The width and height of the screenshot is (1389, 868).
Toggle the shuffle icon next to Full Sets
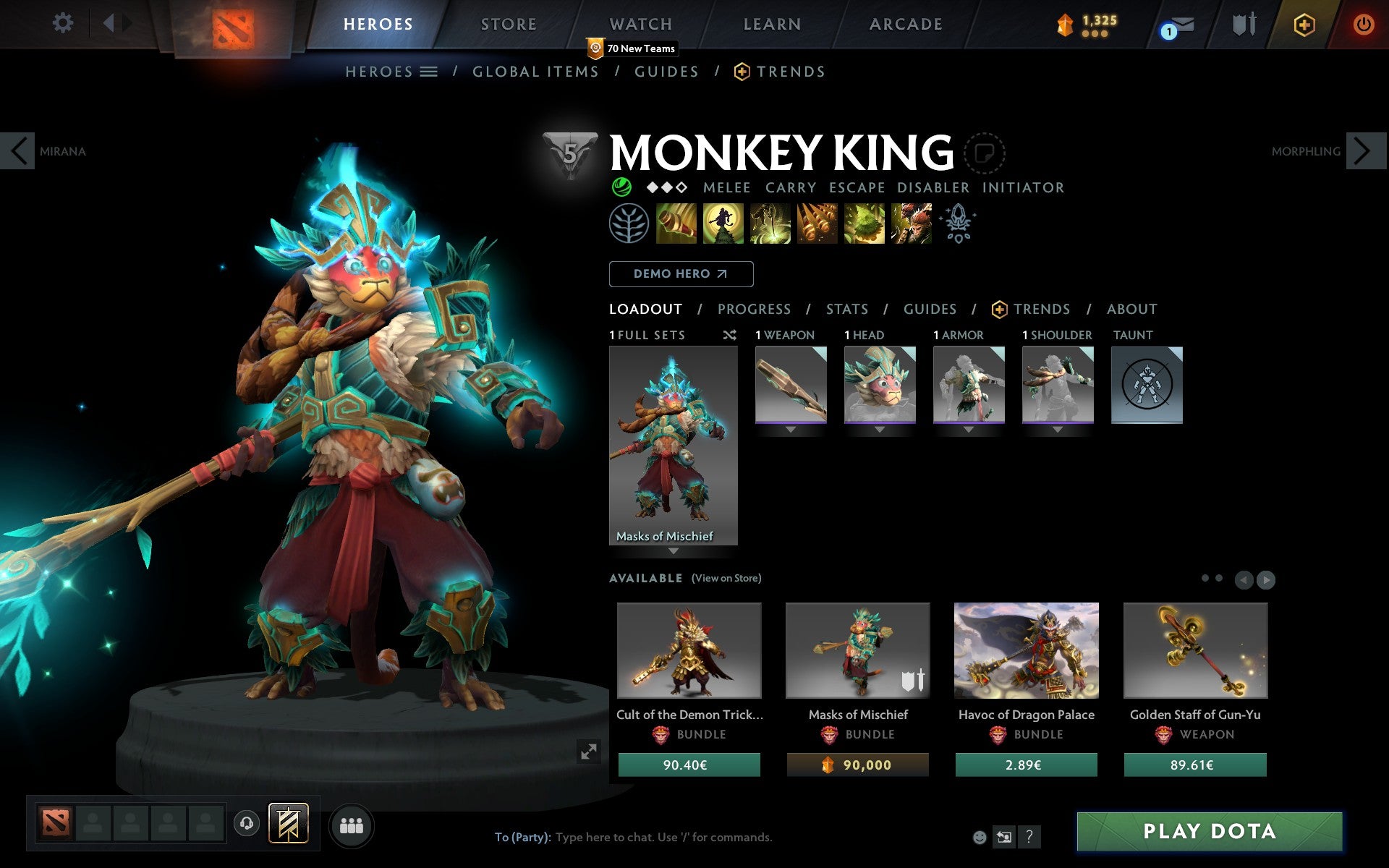[x=729, y=335]
